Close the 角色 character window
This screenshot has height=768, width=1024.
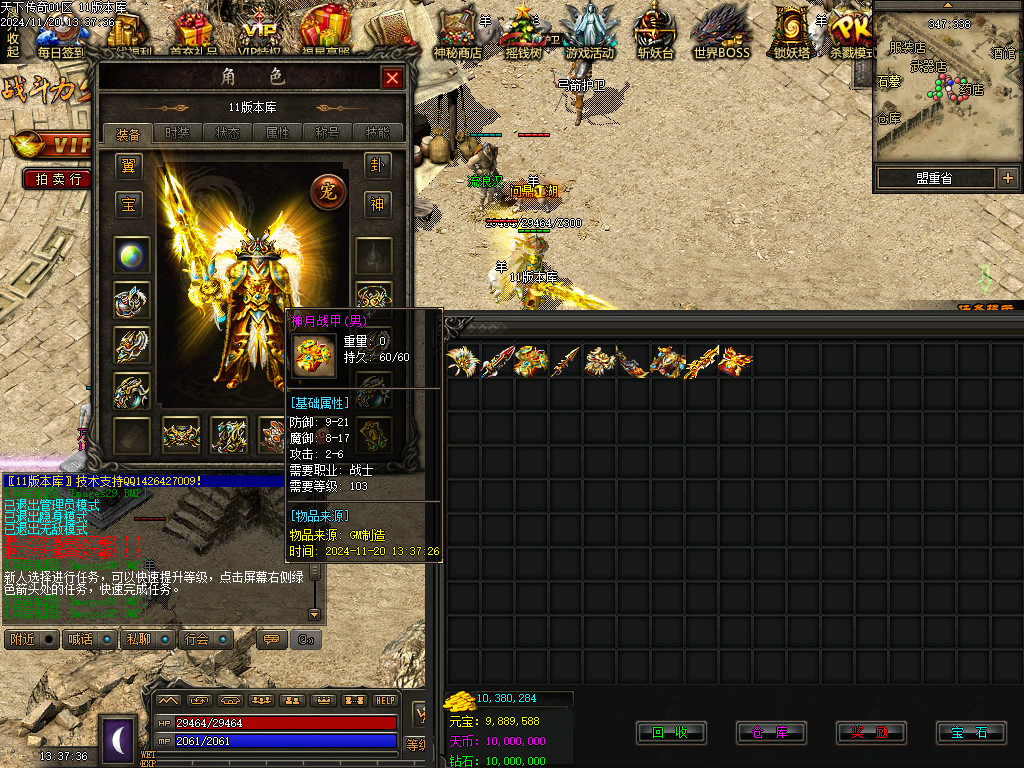click(x=392, y=78)
